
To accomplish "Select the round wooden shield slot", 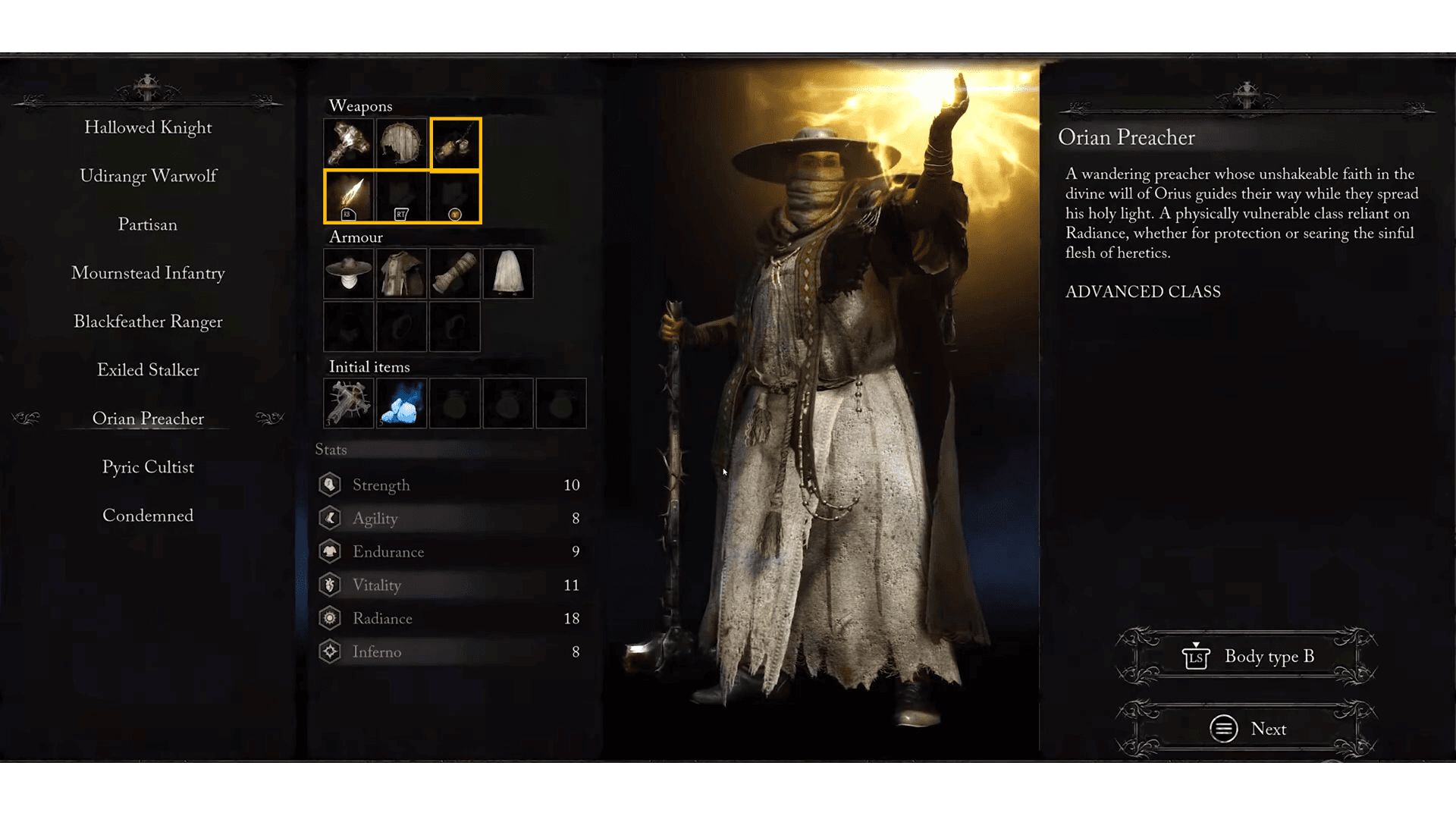I will 402,143.
